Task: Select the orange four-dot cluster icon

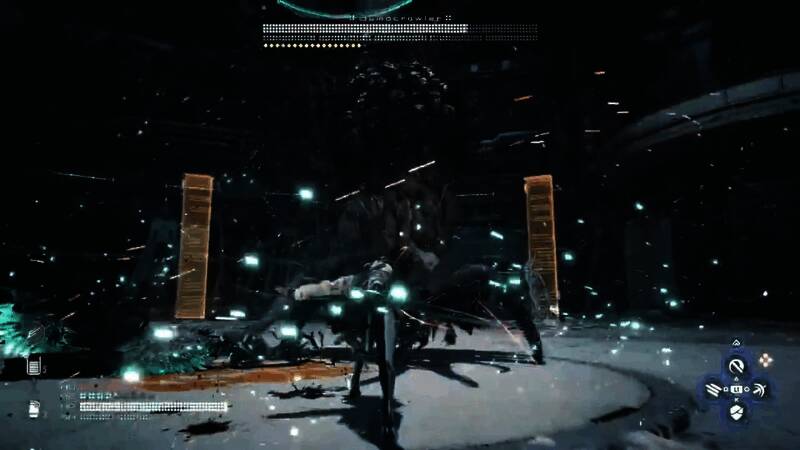Action: [767, 359]
